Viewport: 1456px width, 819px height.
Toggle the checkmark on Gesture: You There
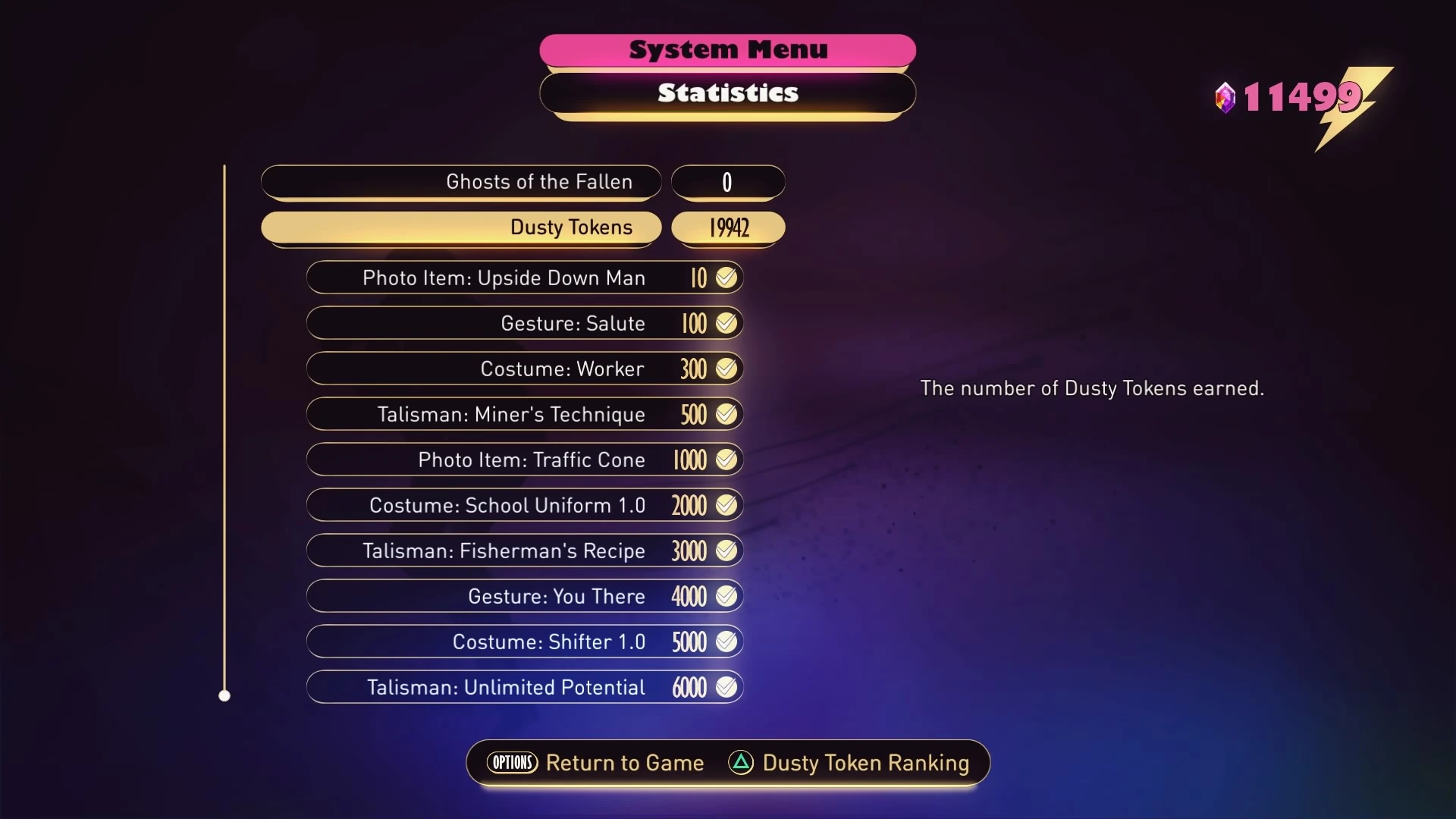click(x=726, y=596)
